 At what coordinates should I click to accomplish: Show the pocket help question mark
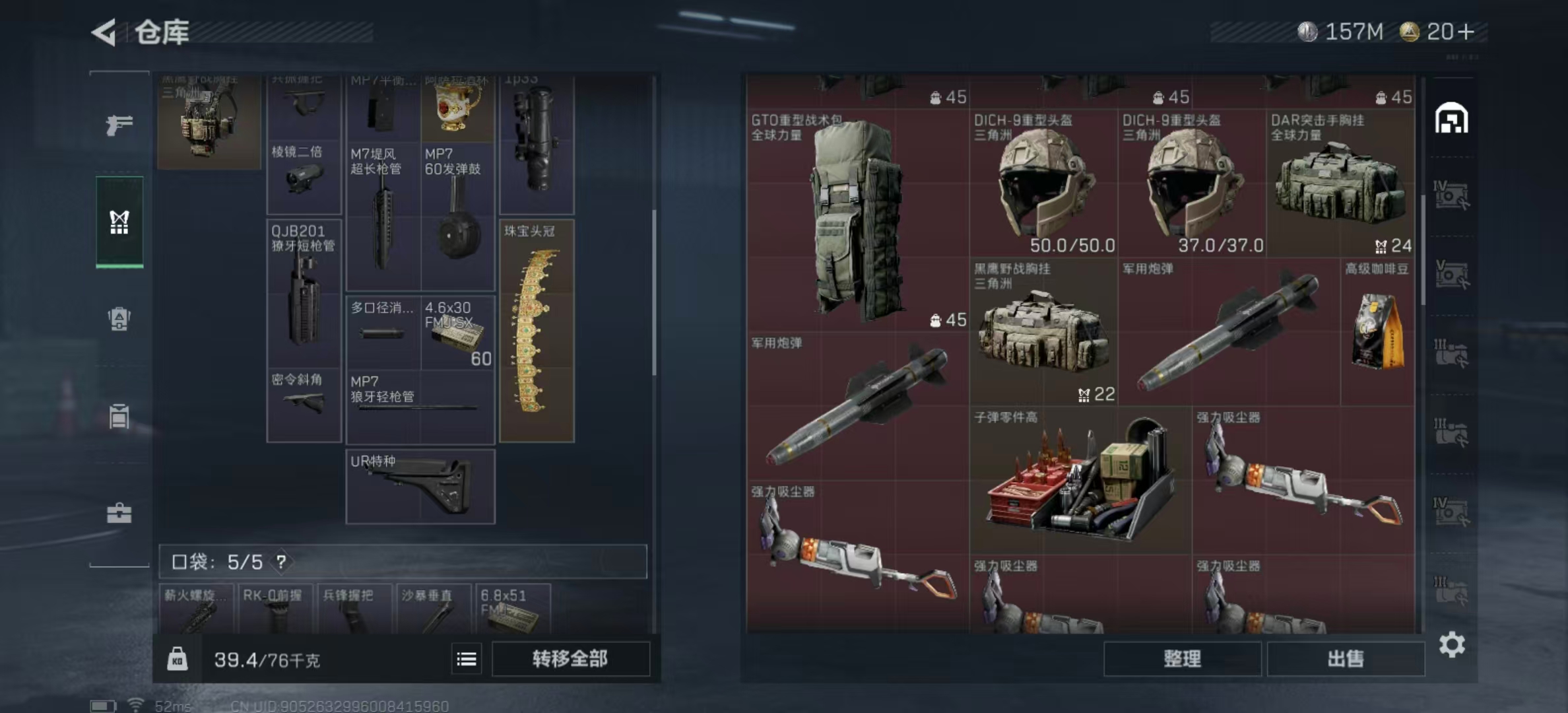[282, 562]
